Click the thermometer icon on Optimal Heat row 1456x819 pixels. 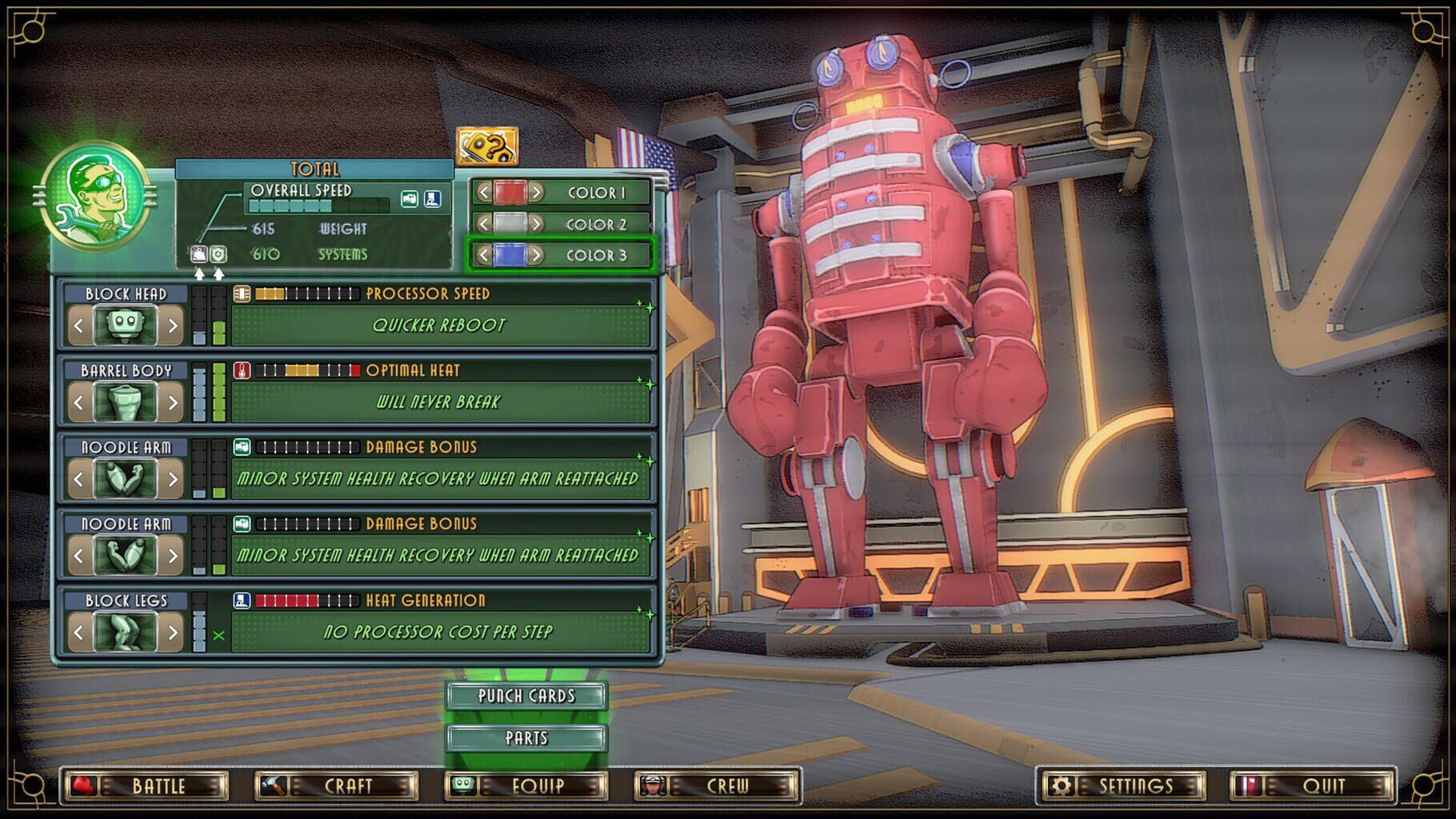coord(242,370)
